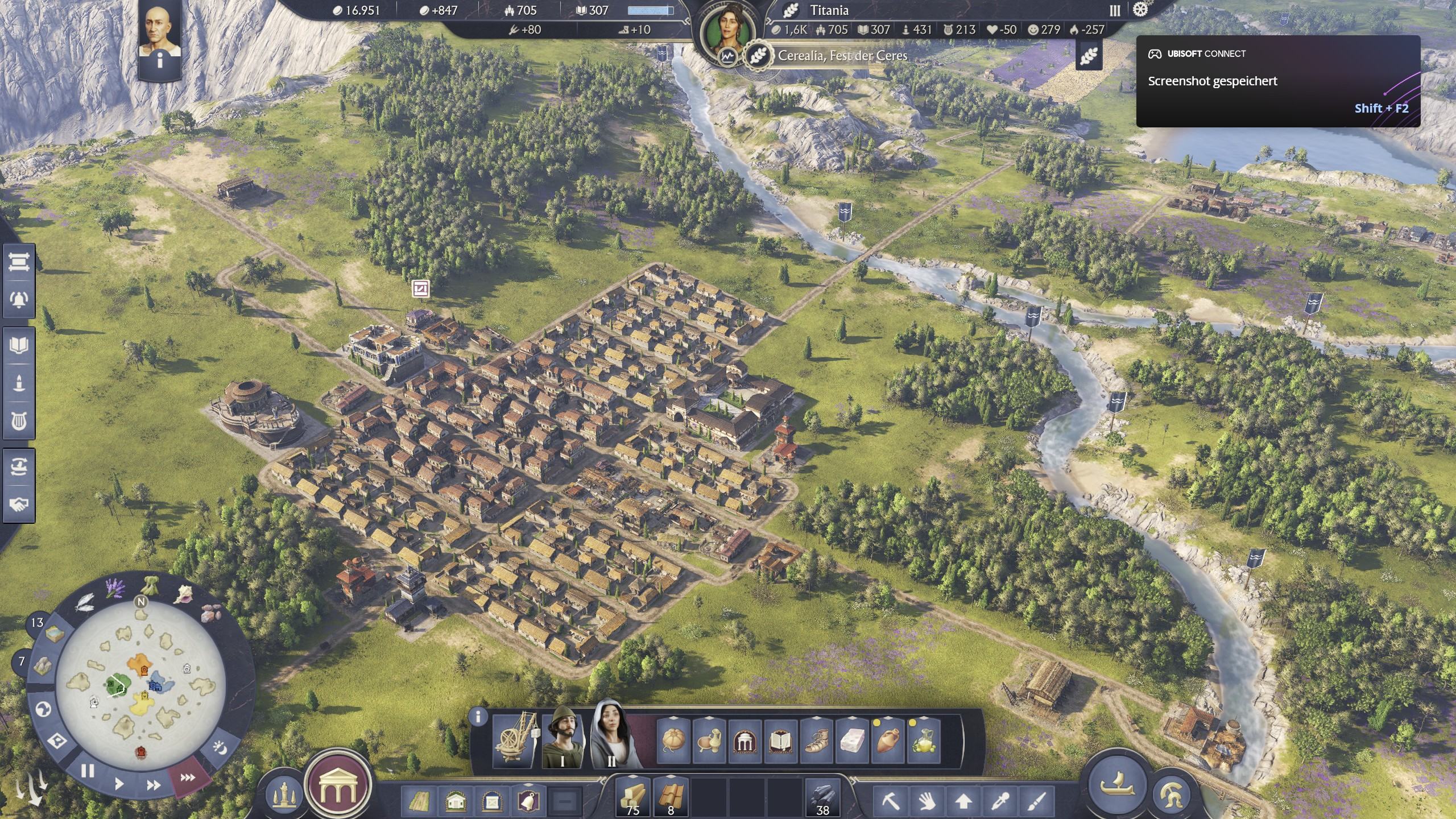Open the trade routes ship icon
Screen dimensions: 1456x819
click(19, 468)
